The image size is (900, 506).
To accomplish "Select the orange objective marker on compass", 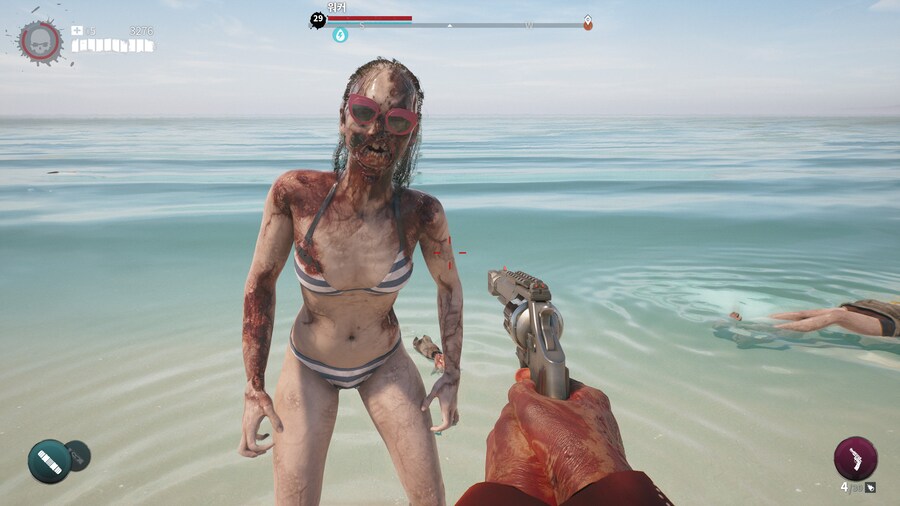I will [588, 22].
